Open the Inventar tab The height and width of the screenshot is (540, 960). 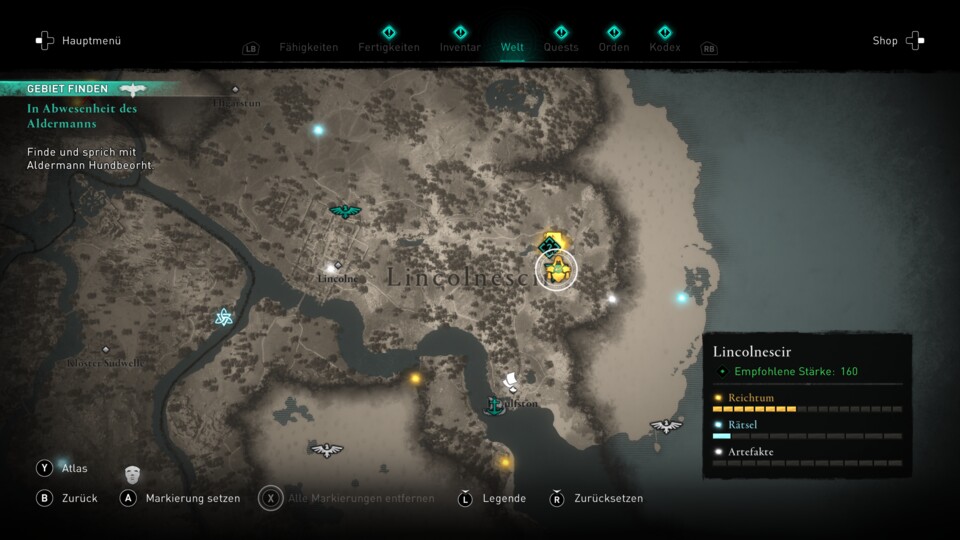[460, 47]
